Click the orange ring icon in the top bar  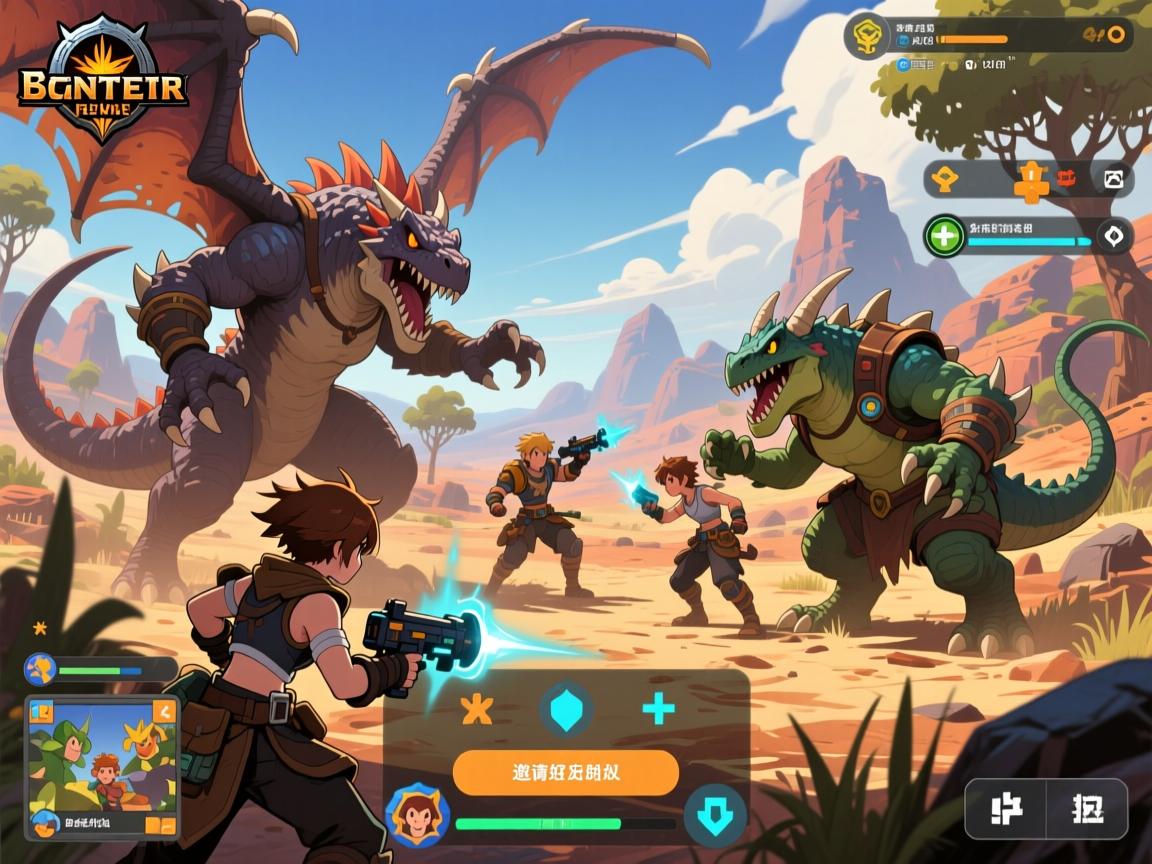(1117, 35)
